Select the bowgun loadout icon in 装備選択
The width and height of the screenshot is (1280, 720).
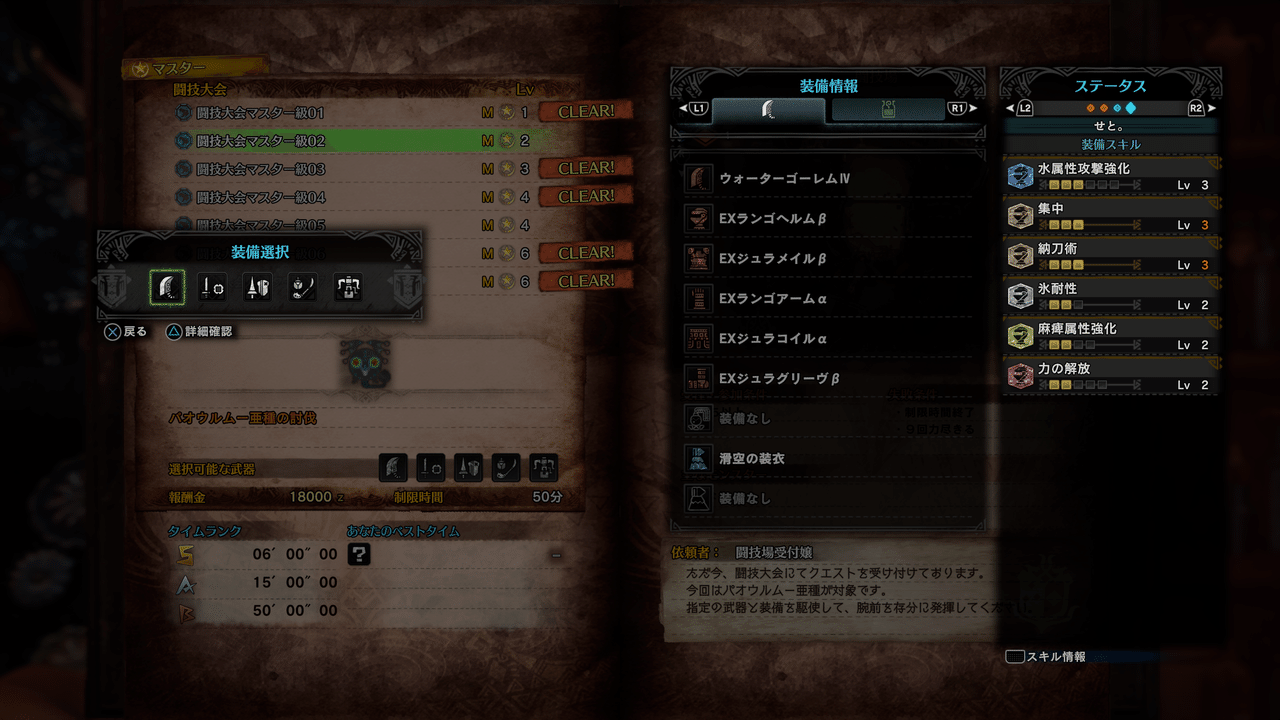[347, 287]
